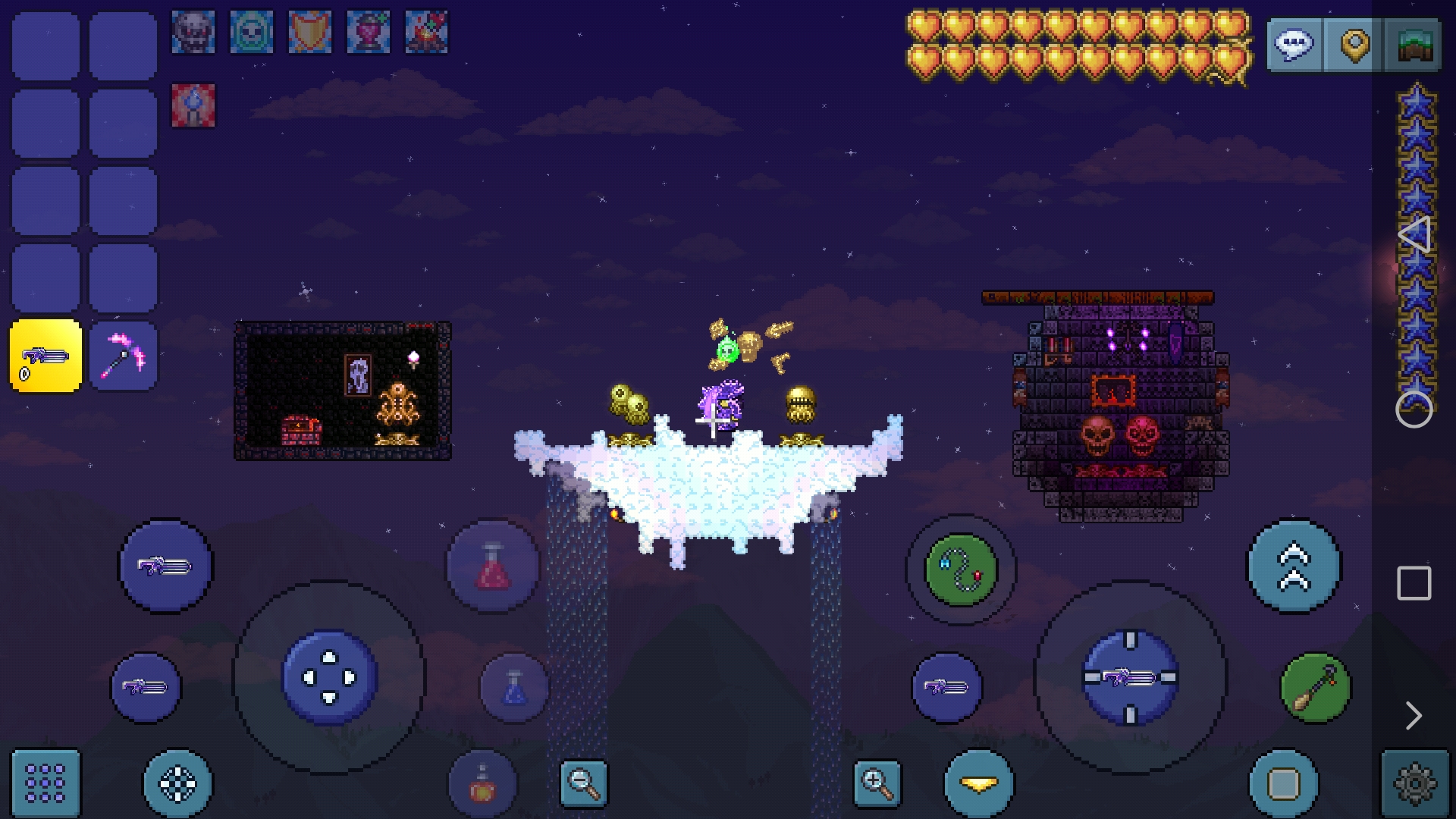
Task: Tap the rounded square interact button
Action: pyautogui.click(x=1283, y=783)
